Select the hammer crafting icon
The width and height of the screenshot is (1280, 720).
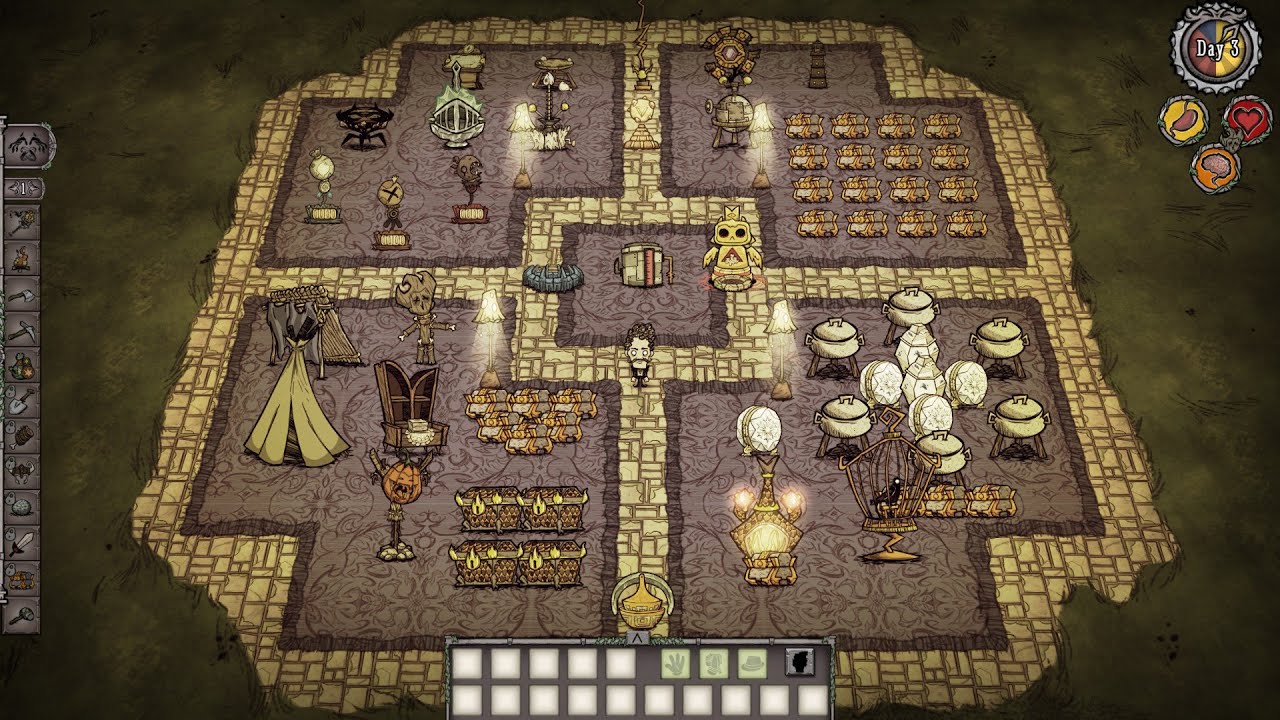pos(23,616)
